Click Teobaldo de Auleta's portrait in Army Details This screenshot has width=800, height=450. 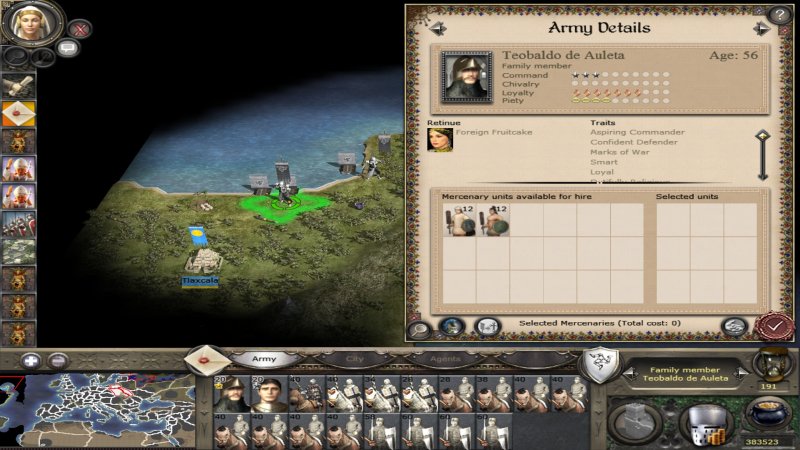tap(466, 74)
